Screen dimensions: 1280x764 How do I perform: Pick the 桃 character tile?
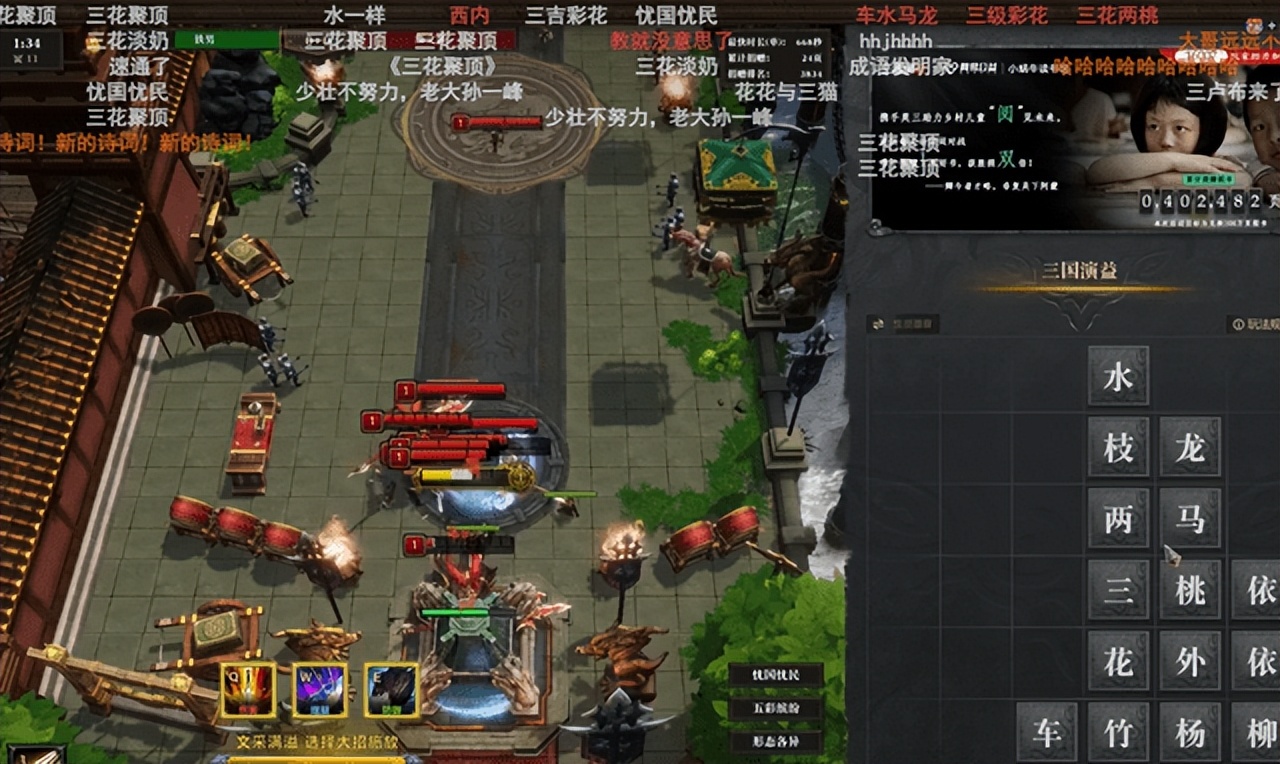[1190, 590]
